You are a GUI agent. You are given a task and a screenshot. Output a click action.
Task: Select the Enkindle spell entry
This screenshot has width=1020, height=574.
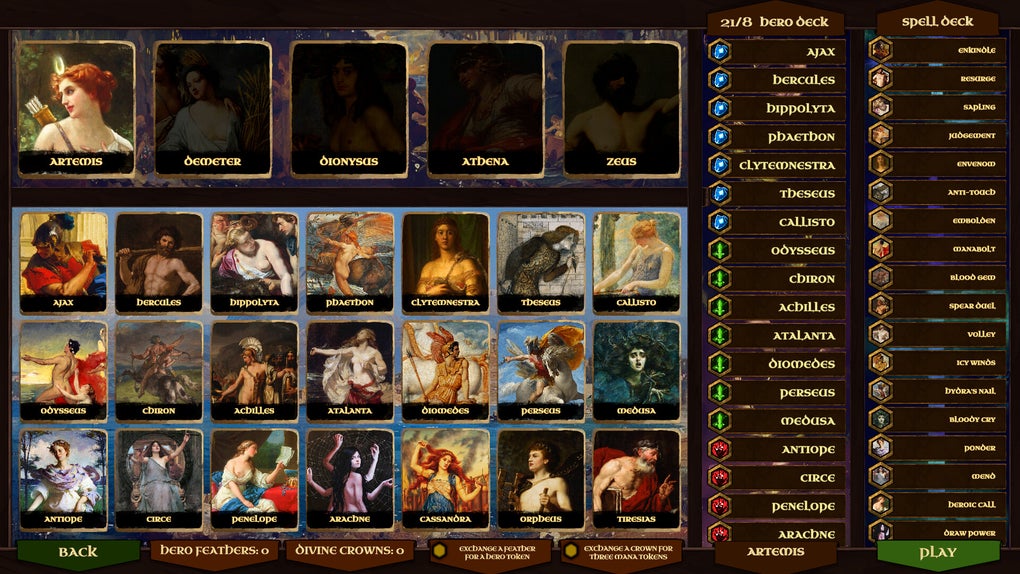click(934, 49)
